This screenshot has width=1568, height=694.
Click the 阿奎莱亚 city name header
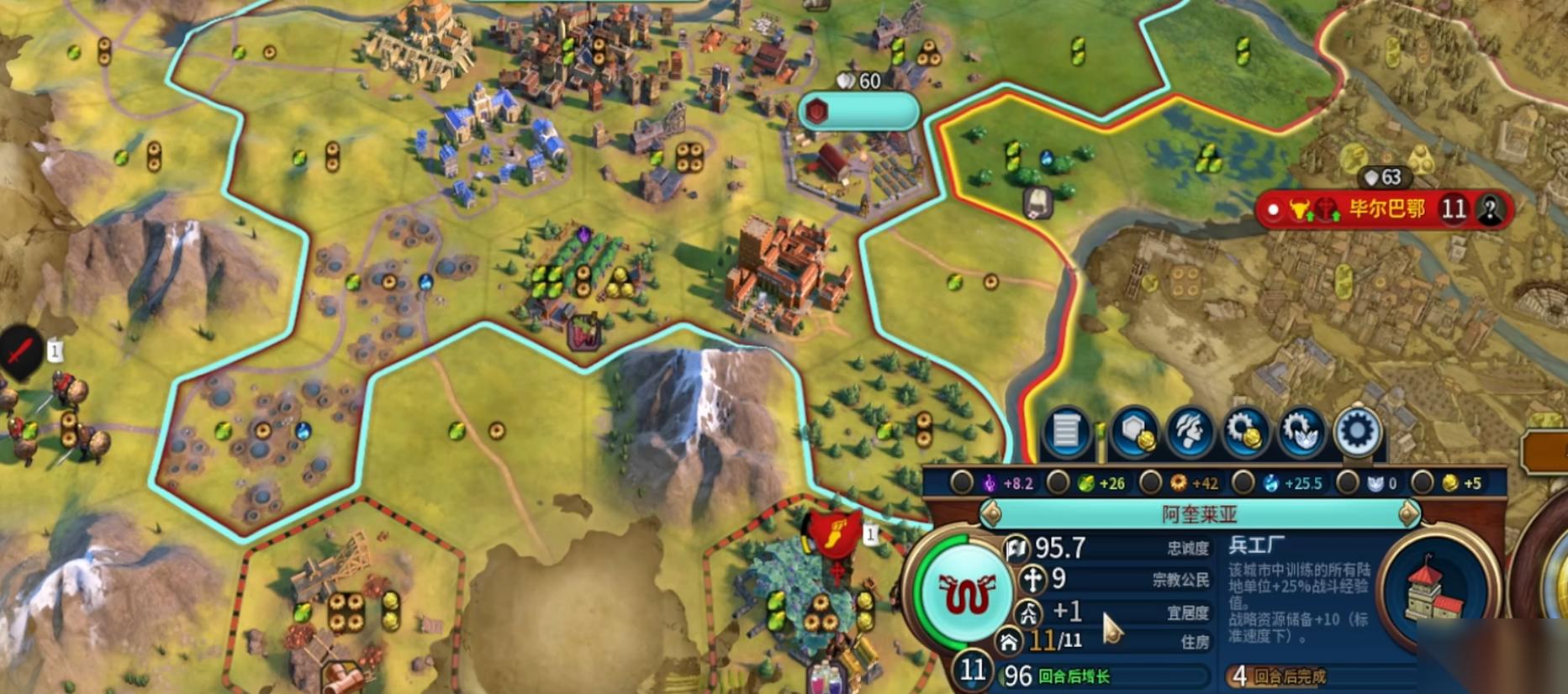pyautogui.click(x=1200, y=513)
